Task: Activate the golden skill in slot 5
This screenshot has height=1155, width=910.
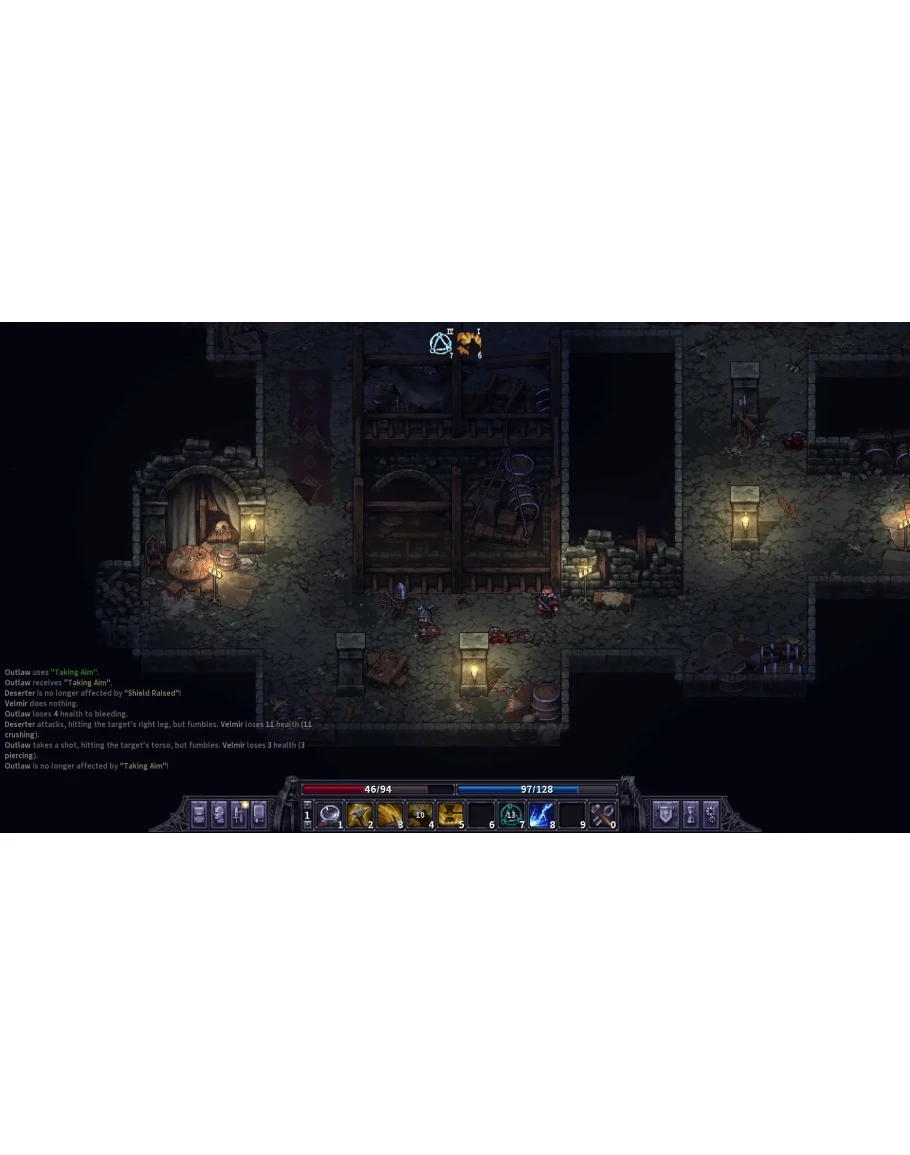Action: coord(450,815)
